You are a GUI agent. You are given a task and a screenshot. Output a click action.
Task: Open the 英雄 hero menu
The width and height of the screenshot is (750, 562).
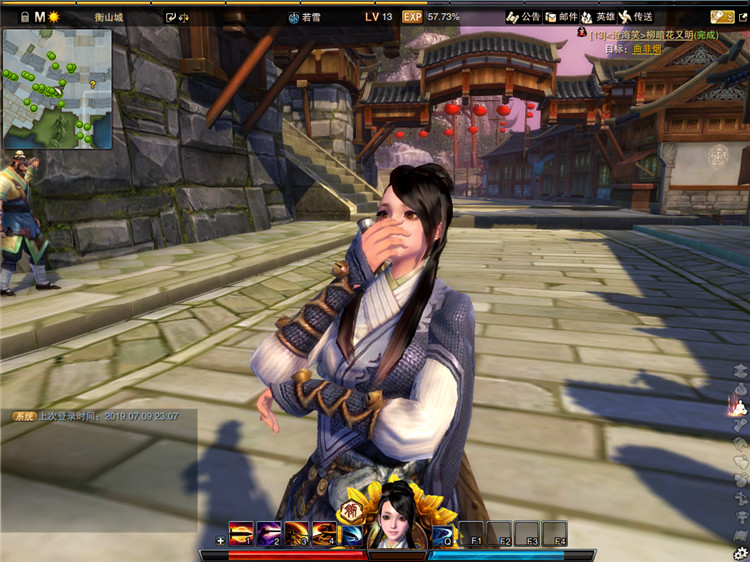599,17
